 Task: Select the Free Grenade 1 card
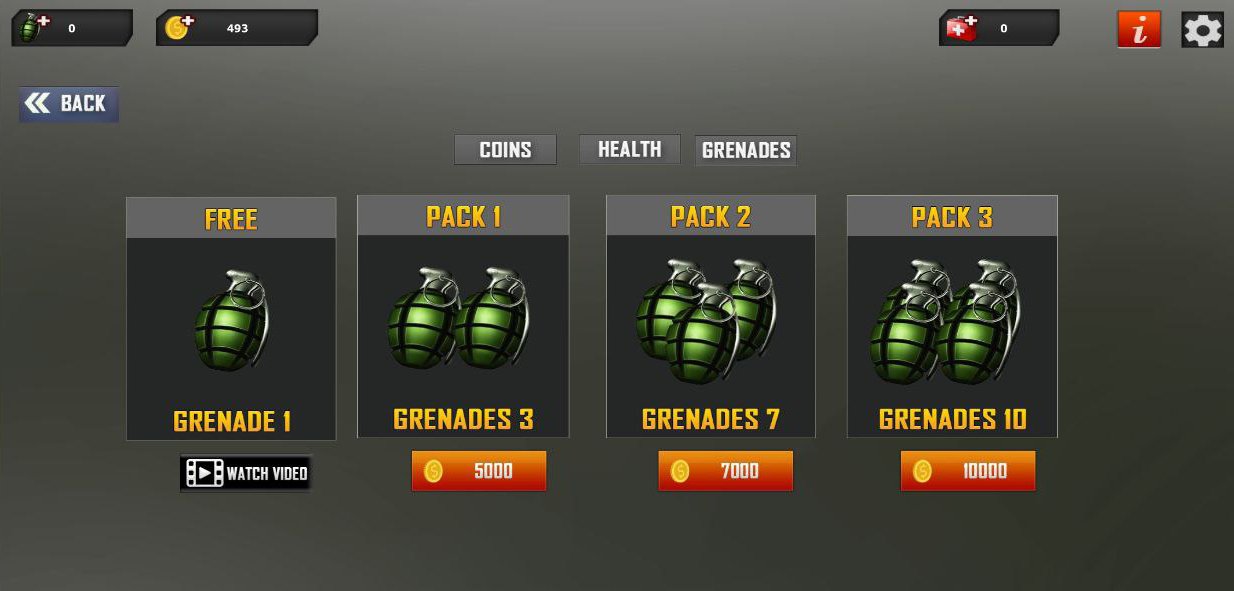[231, 319]
